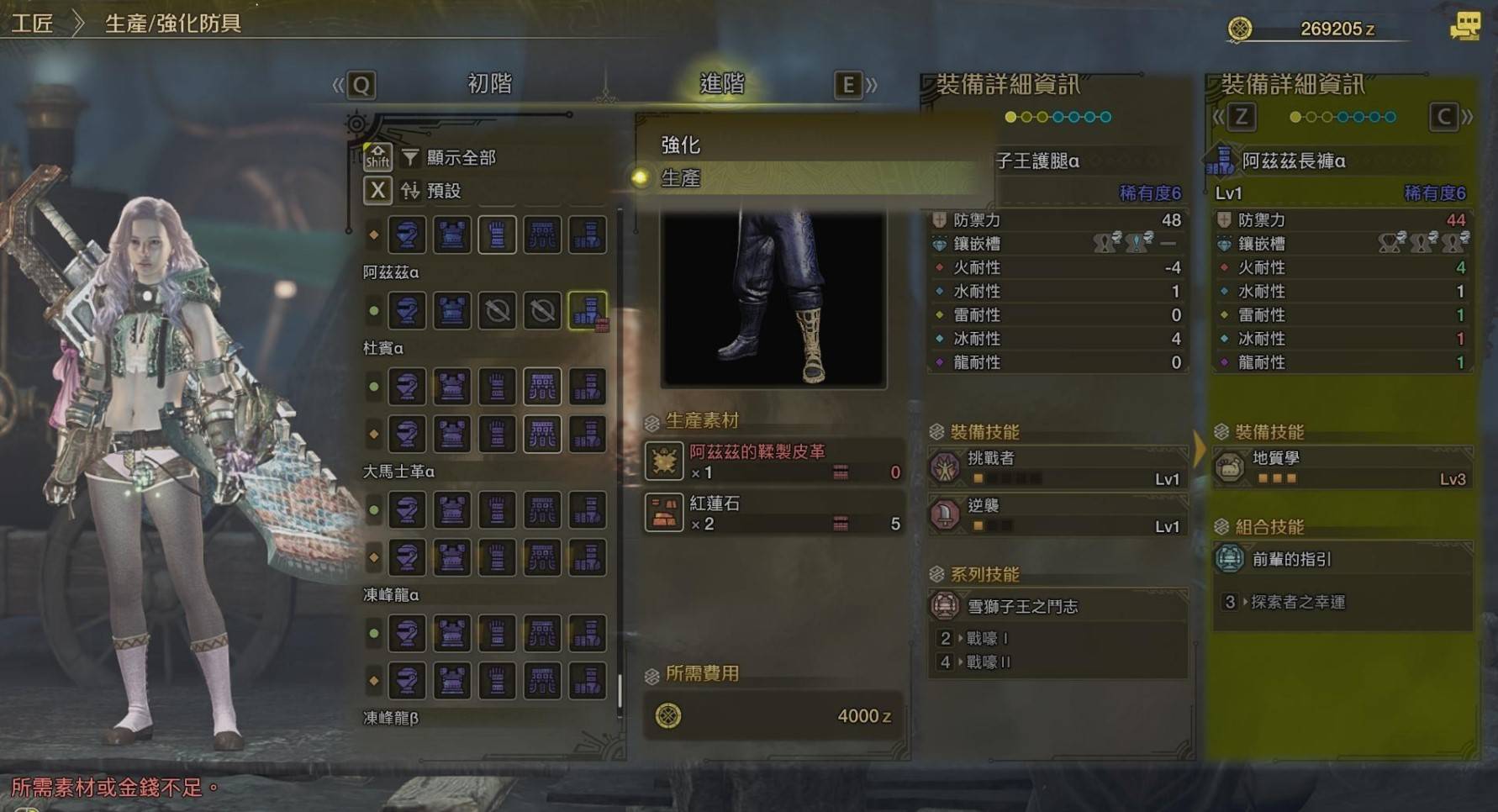Click the arm armor icon in 凍峰龍α row

point(498,635)
